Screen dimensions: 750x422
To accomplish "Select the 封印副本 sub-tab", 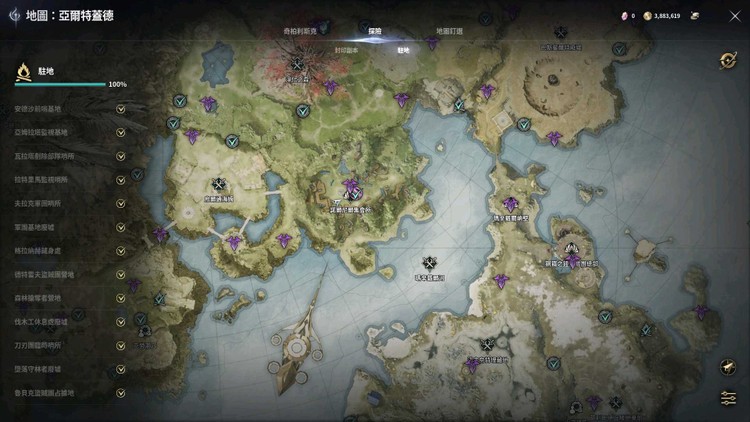I will 345,48.
